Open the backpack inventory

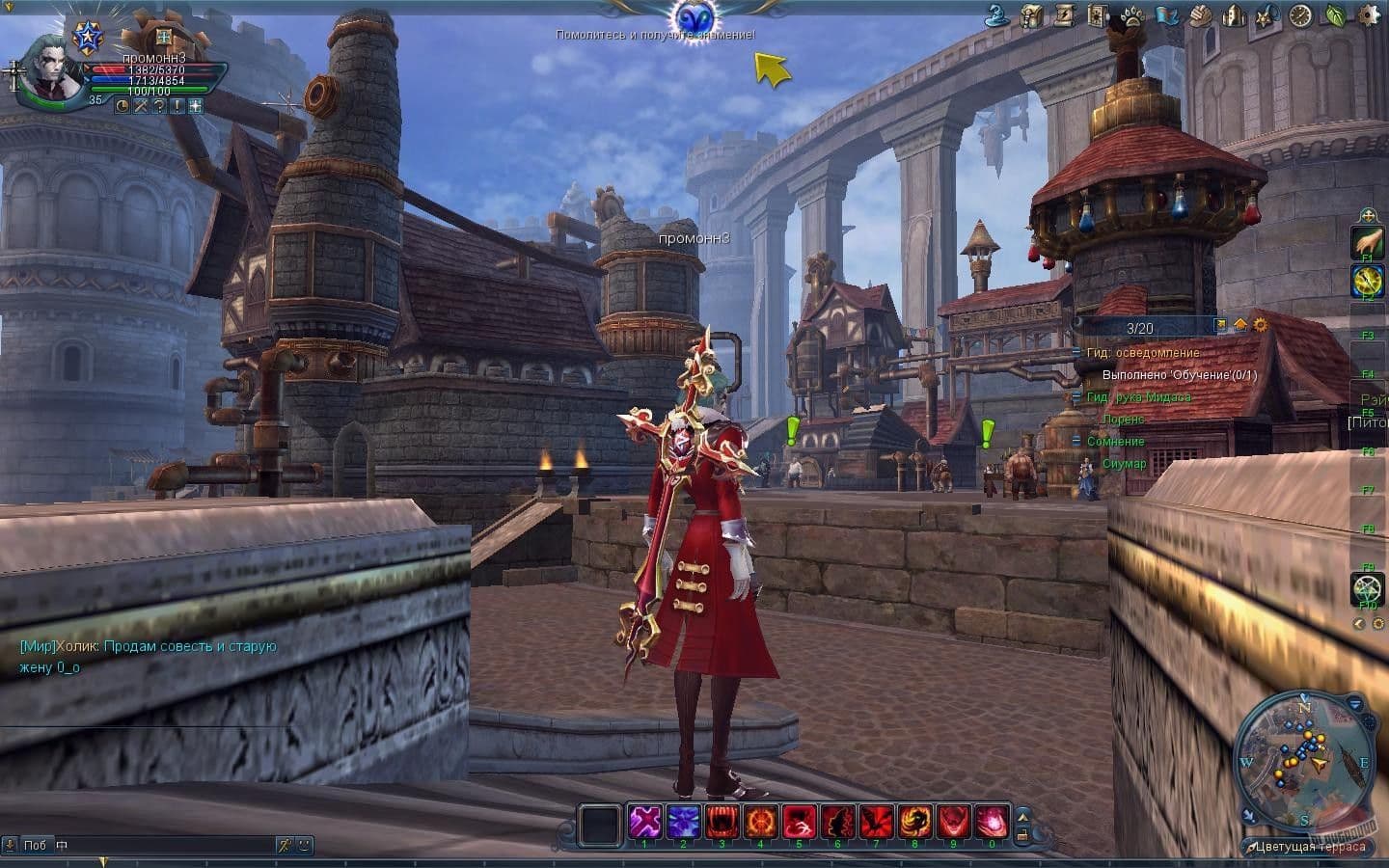[1032, 15]
